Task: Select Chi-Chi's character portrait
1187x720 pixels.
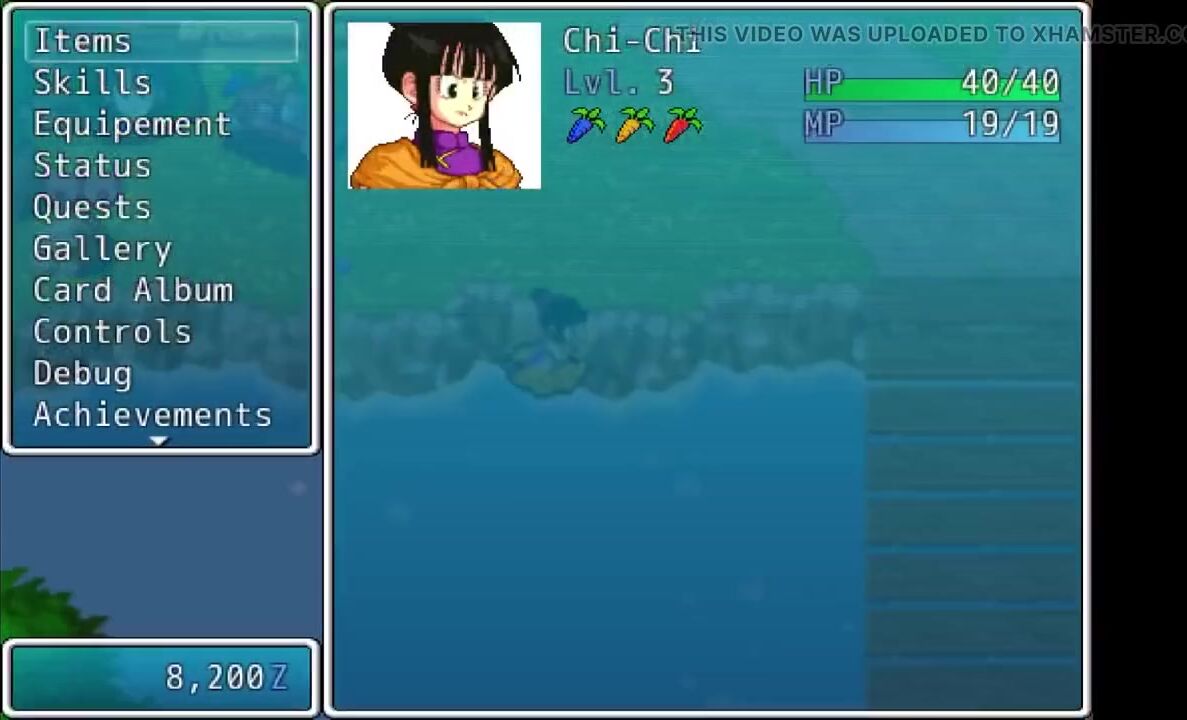Action: coord(444,106)
